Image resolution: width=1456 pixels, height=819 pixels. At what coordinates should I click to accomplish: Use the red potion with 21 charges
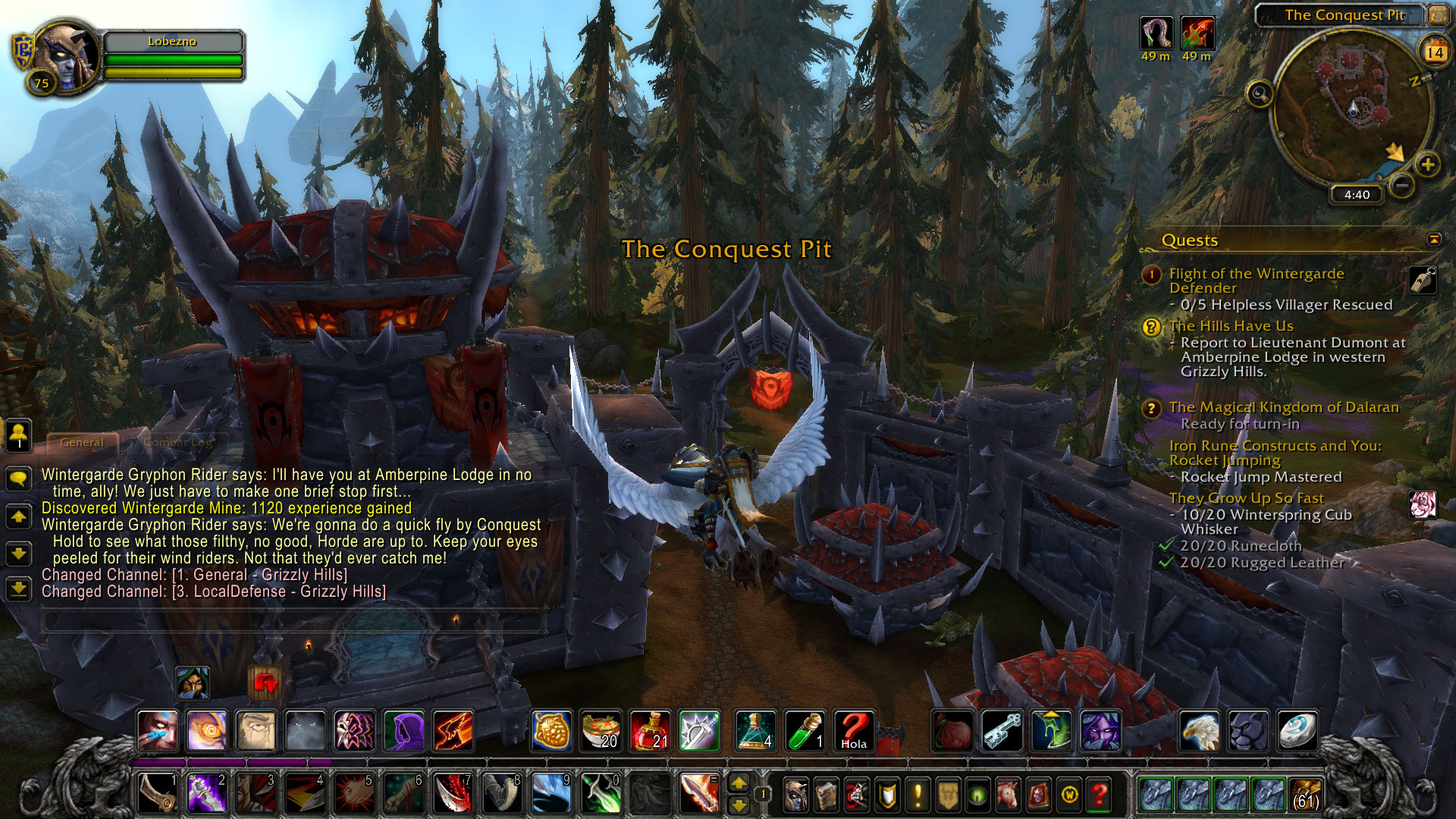(650, 730)
